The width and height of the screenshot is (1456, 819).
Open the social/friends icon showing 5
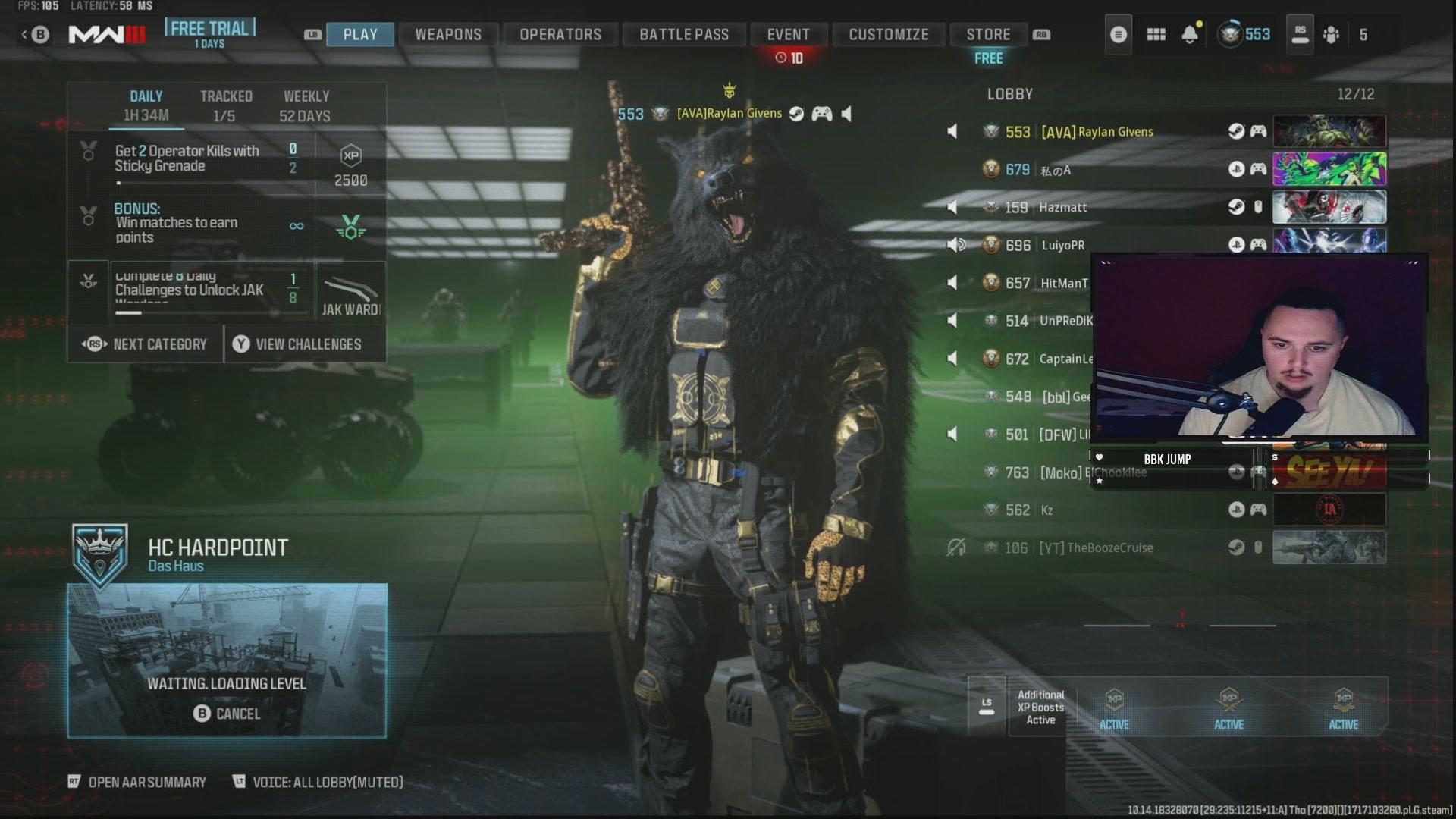coord(1332,34)
